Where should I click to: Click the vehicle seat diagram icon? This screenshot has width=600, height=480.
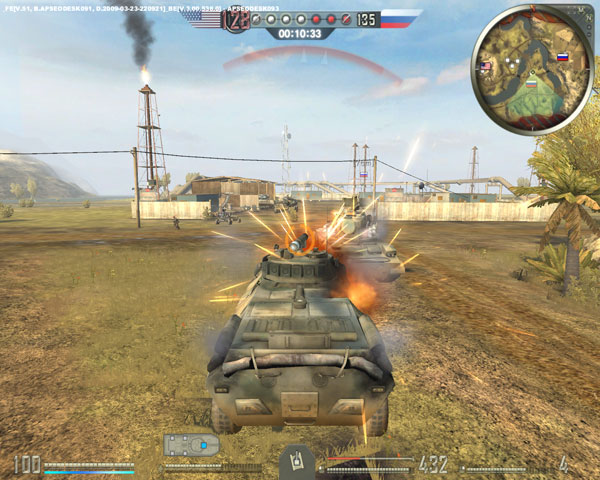point(190,444)
